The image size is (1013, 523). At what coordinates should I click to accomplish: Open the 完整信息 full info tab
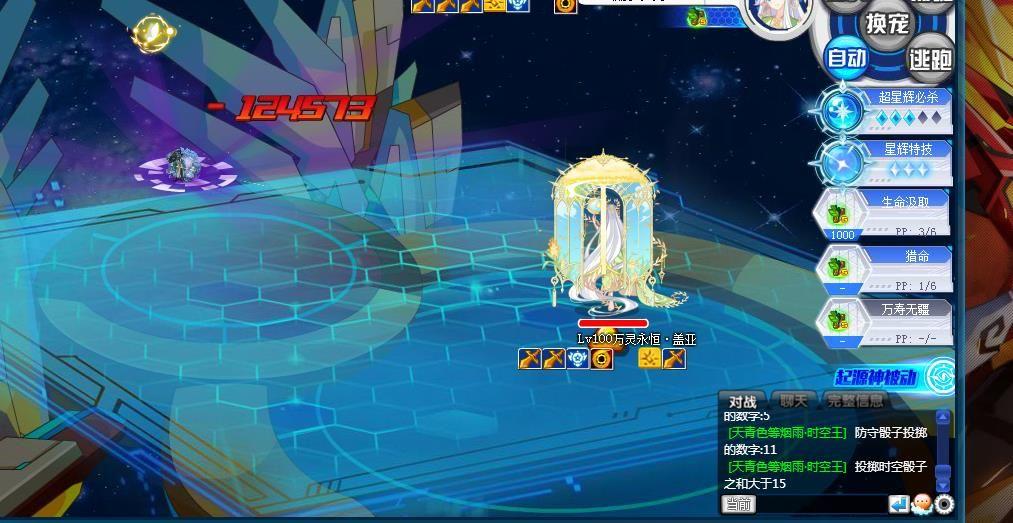856,401
